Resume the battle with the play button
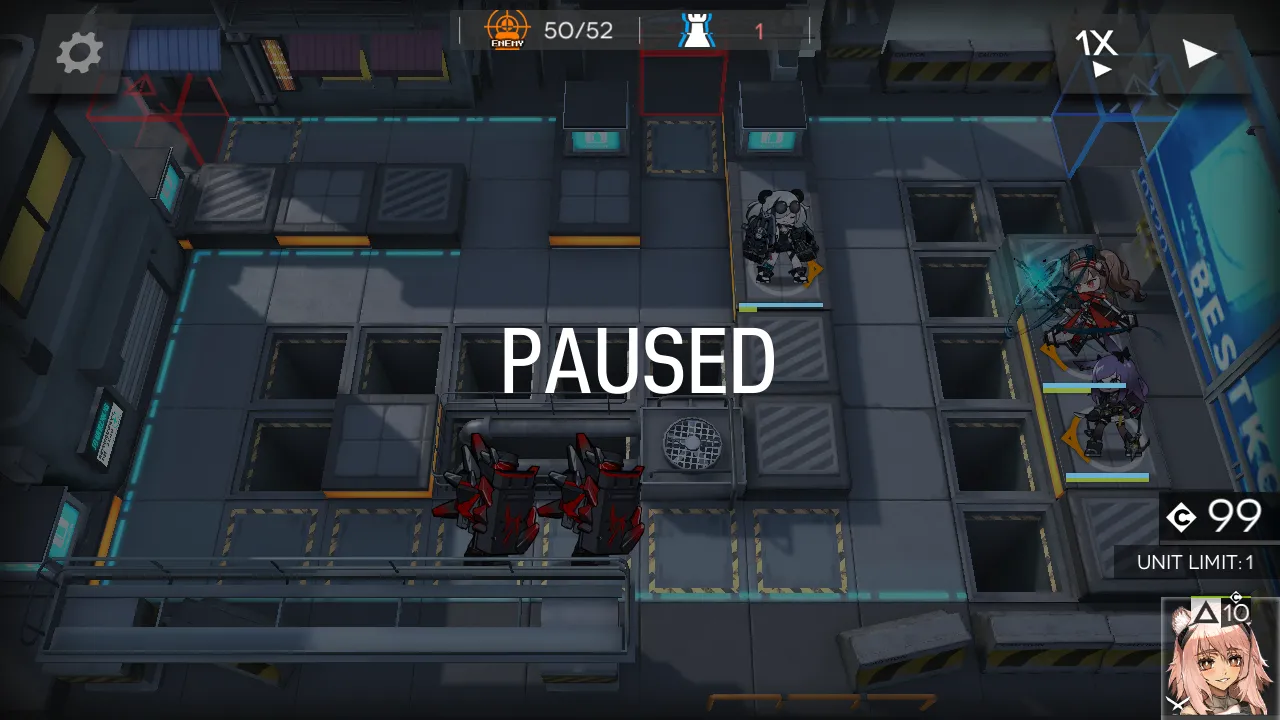Viewport: 1280px width, 720px height. (x=1200, y=53)
